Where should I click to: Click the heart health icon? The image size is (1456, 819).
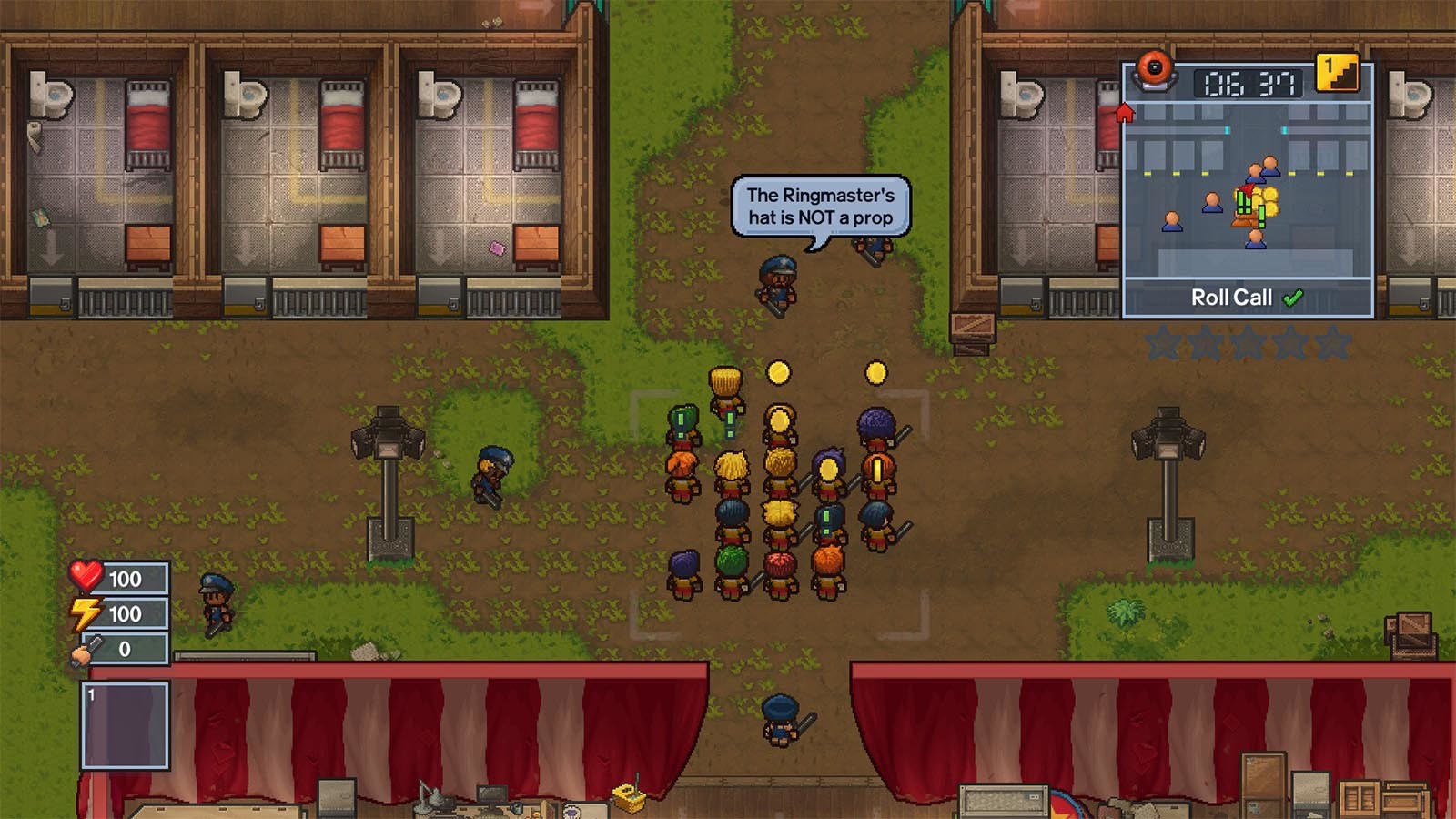[87, 576]
